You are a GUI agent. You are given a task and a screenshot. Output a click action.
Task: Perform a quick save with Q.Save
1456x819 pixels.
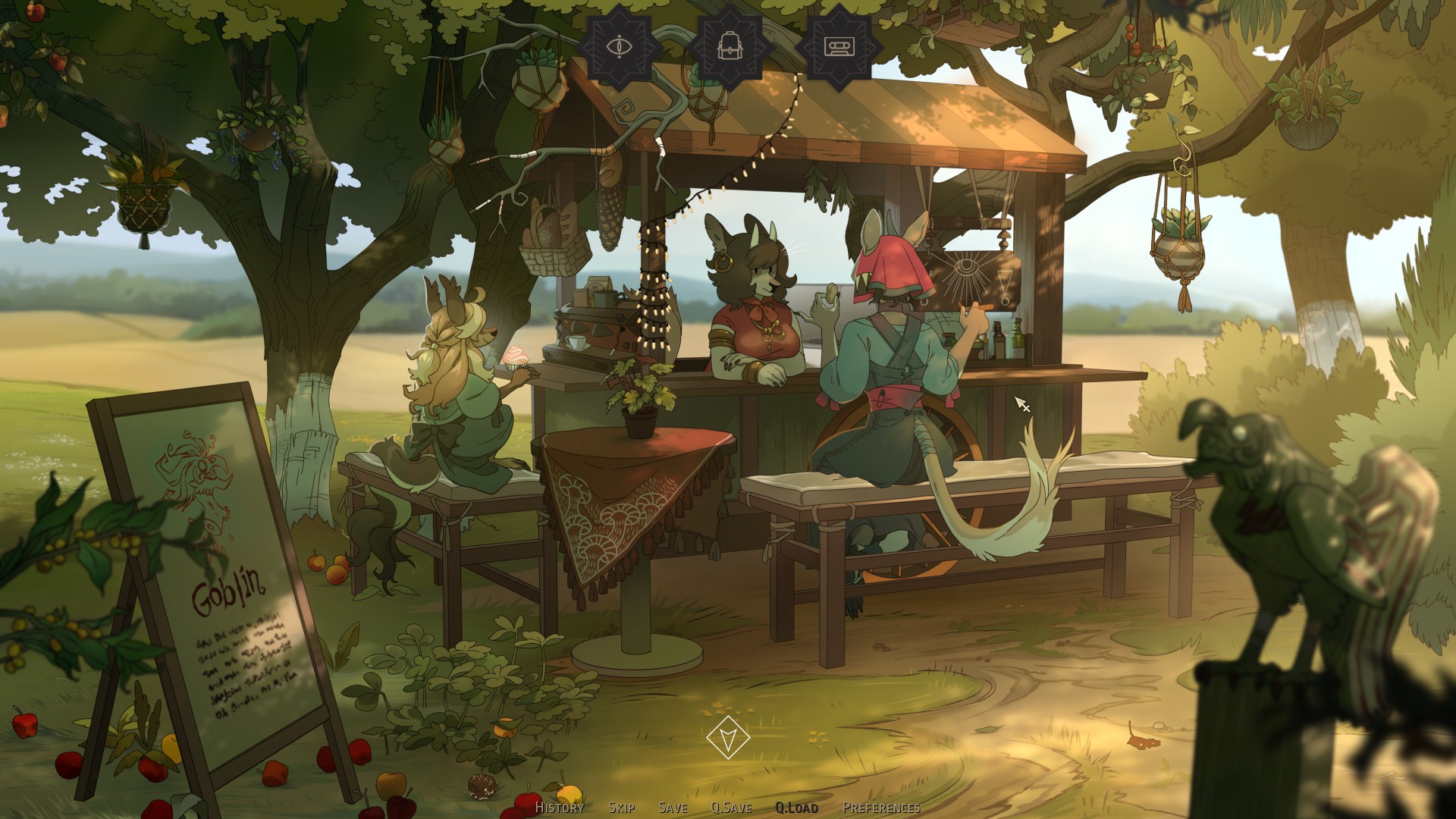[x=731, y=808]
